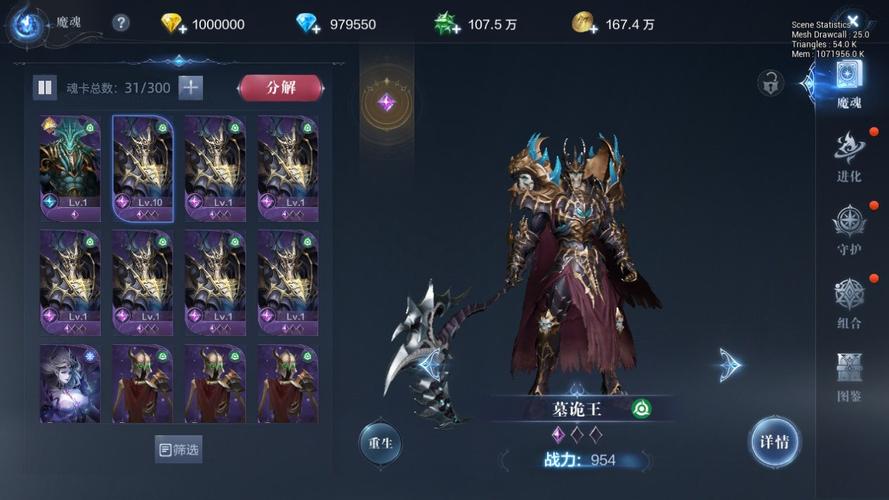This screenshot has height=500, width=889.
Task: Toggle the card grid layout button
Action: tap(45, 88)
